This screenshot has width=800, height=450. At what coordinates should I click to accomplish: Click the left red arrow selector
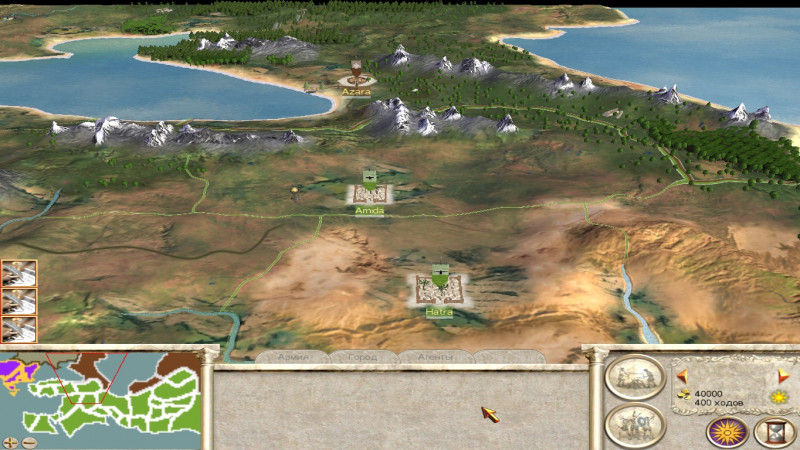tap(683, 376)
